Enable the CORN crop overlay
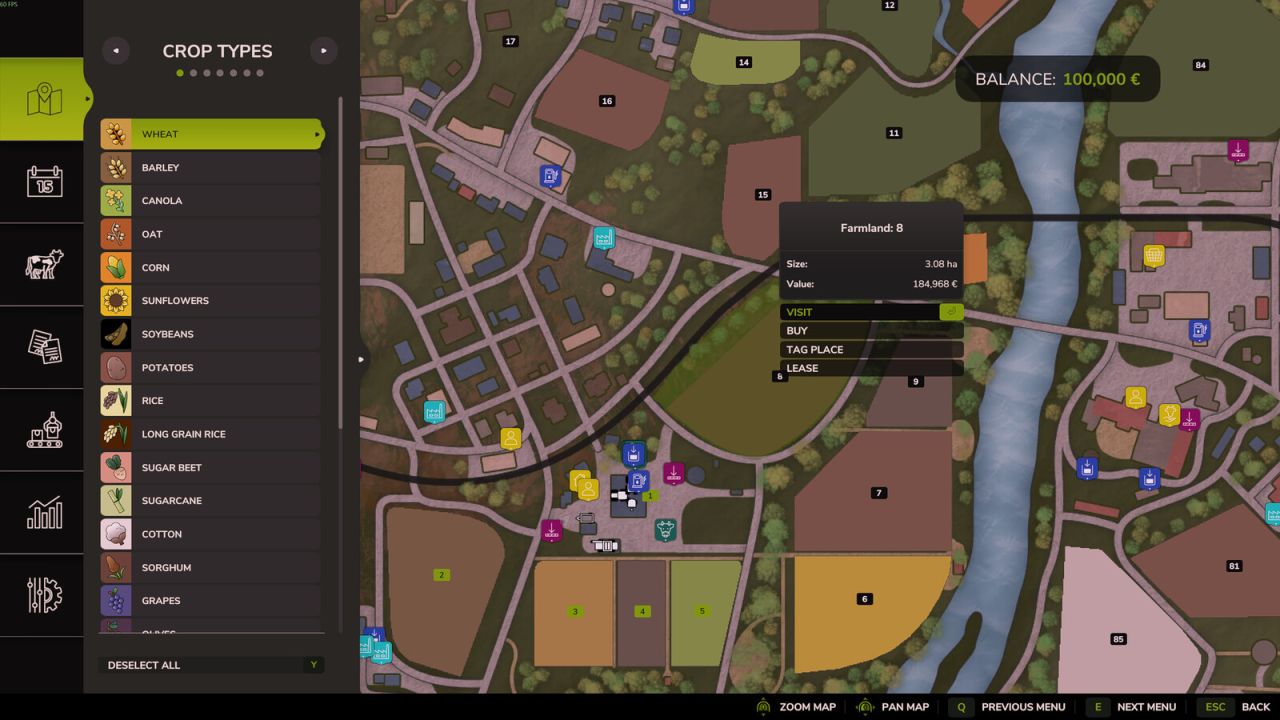This screenshot has height=720, width=1280. click(210, 267)
